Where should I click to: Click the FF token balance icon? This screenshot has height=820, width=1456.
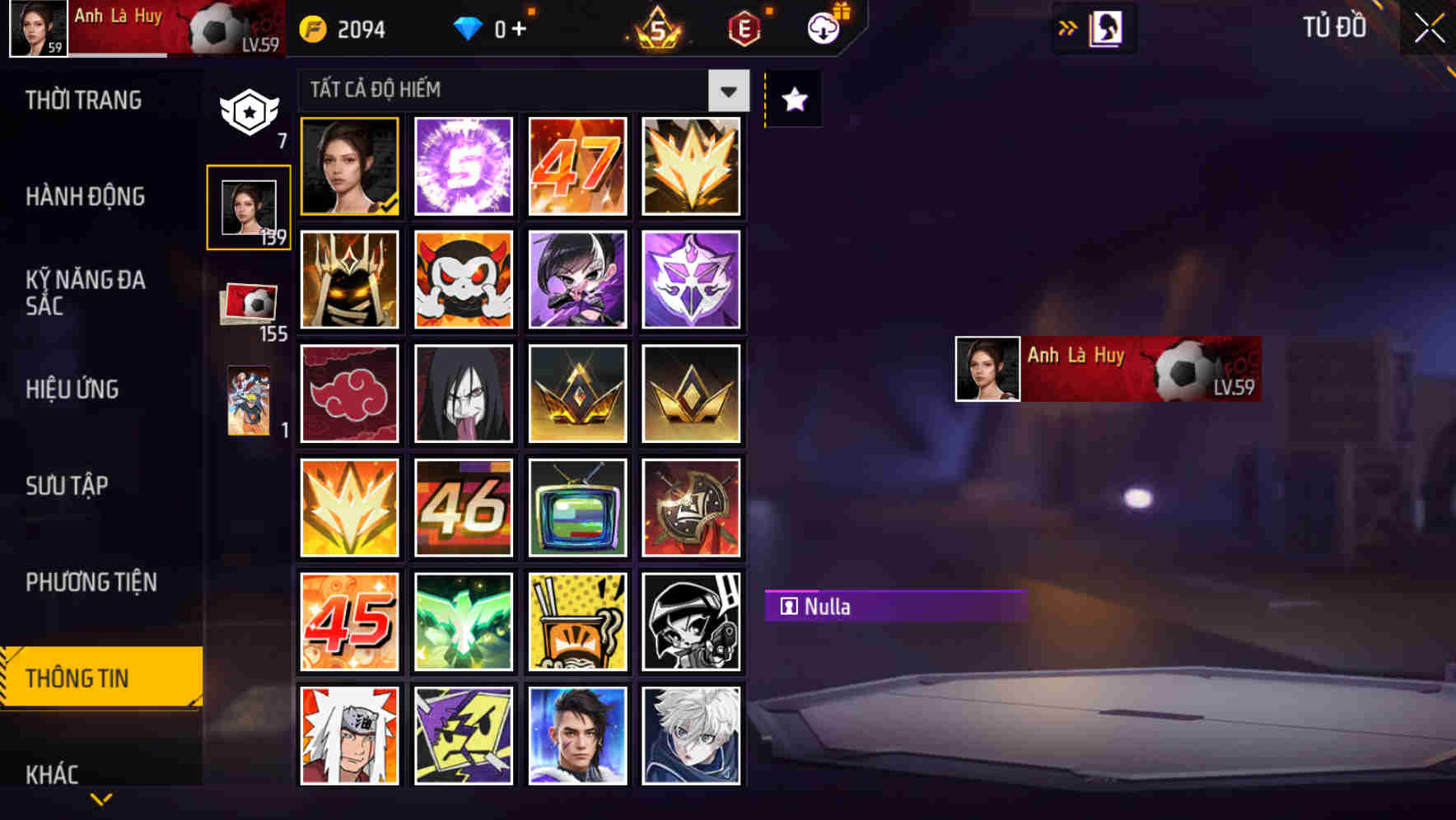(313, 27)
